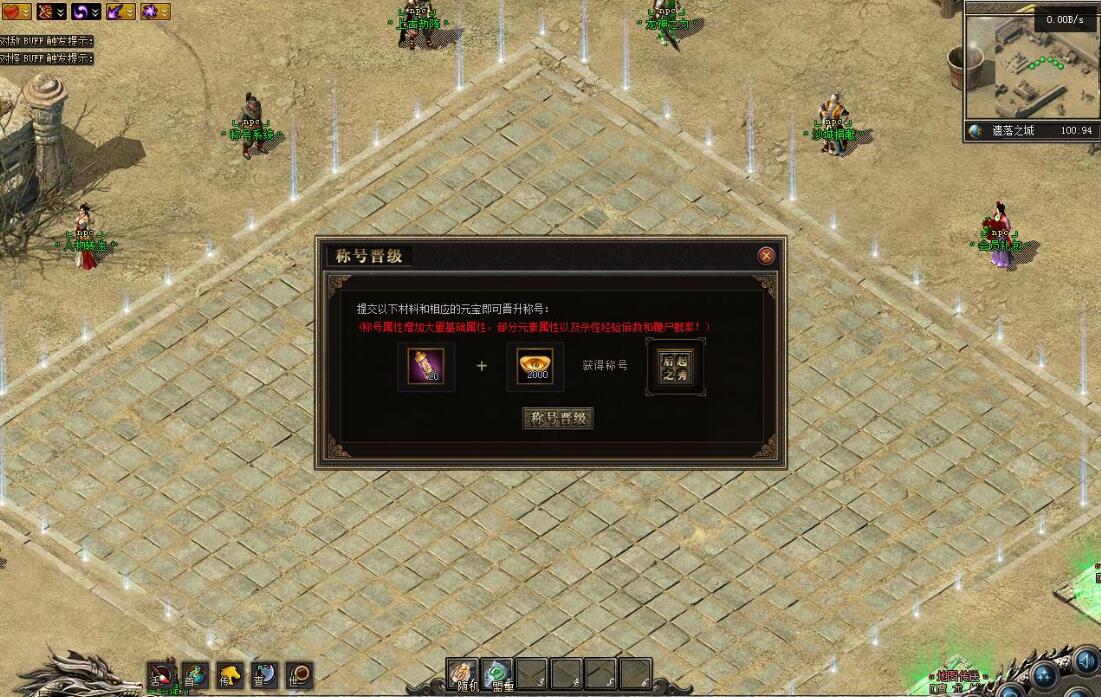The height and width of the screenshot is (697, 1101).
Task: Close the title promotion dialog
Action: click(x=766, y=256)
